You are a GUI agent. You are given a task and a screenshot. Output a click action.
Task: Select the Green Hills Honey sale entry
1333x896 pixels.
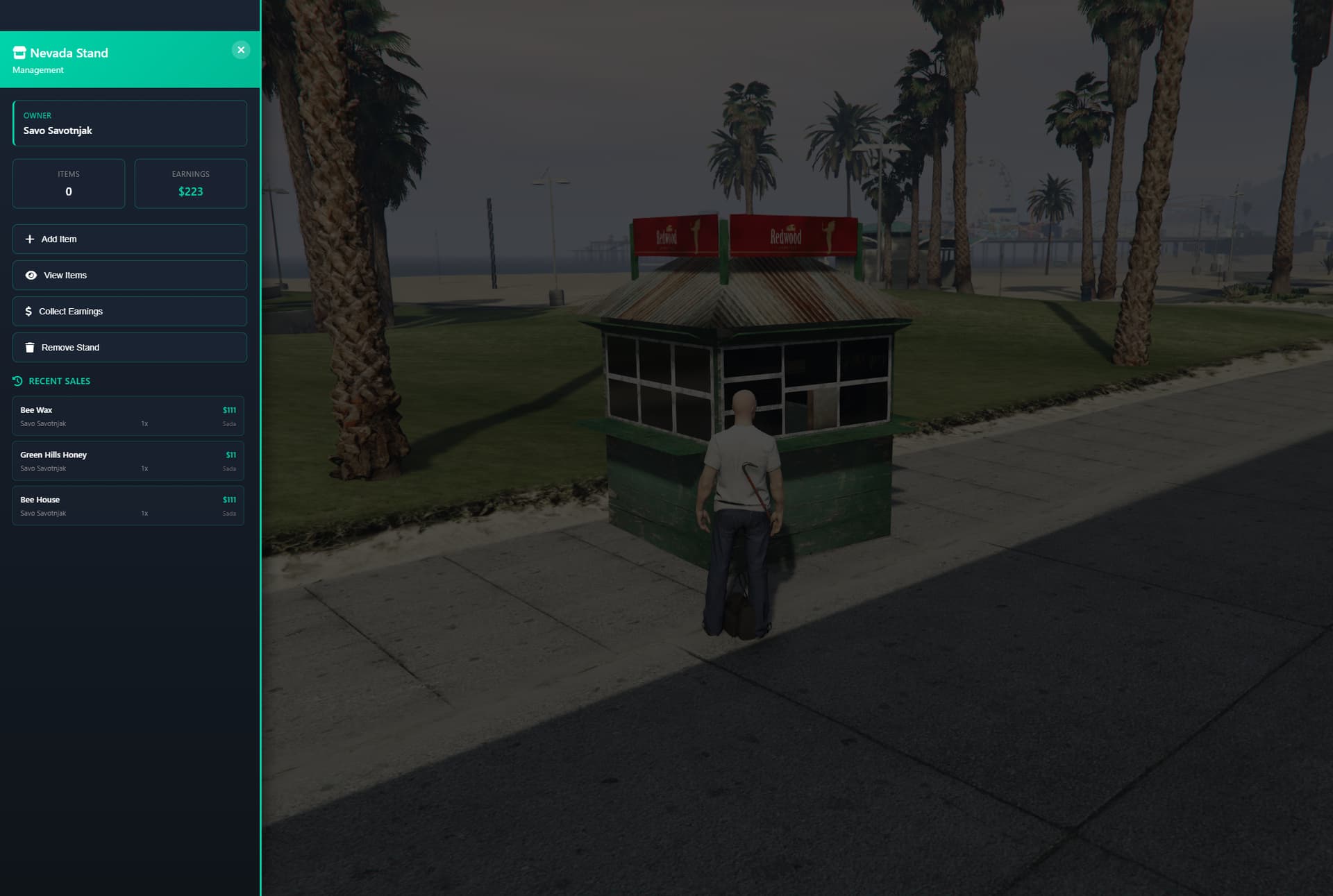point(128,460)
